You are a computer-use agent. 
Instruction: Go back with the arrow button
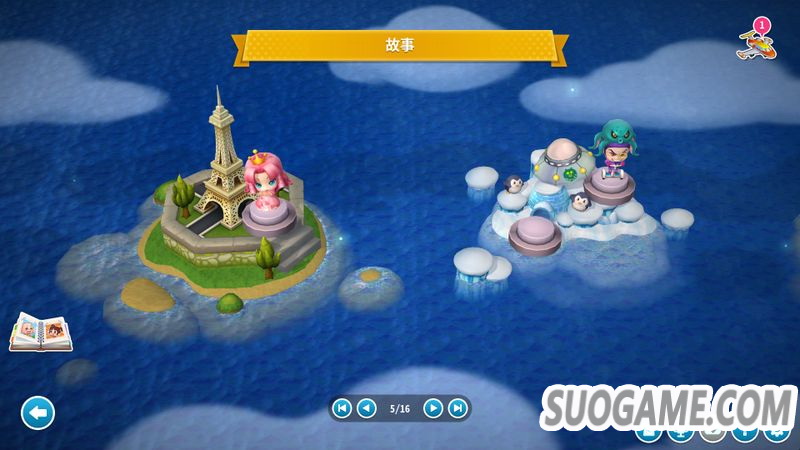coord(38,412)
